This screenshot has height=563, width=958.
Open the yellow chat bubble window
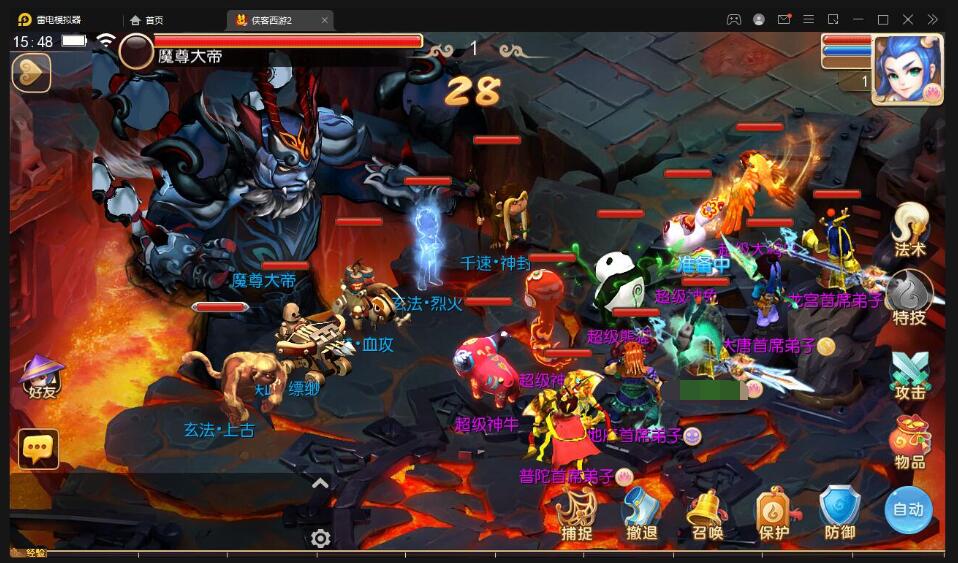[x=39, y=449]
